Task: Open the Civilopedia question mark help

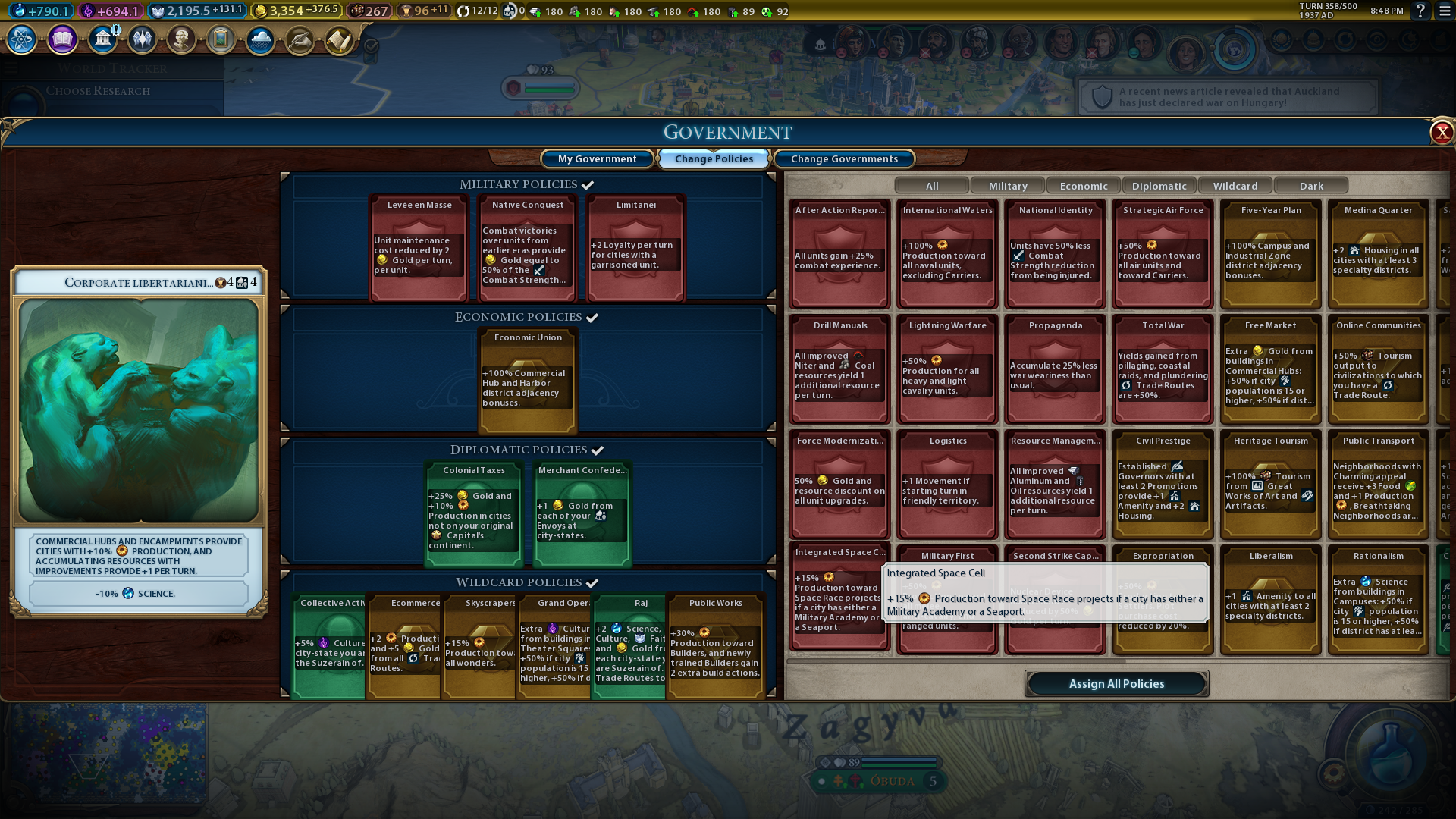Action: coord(1420,11)
